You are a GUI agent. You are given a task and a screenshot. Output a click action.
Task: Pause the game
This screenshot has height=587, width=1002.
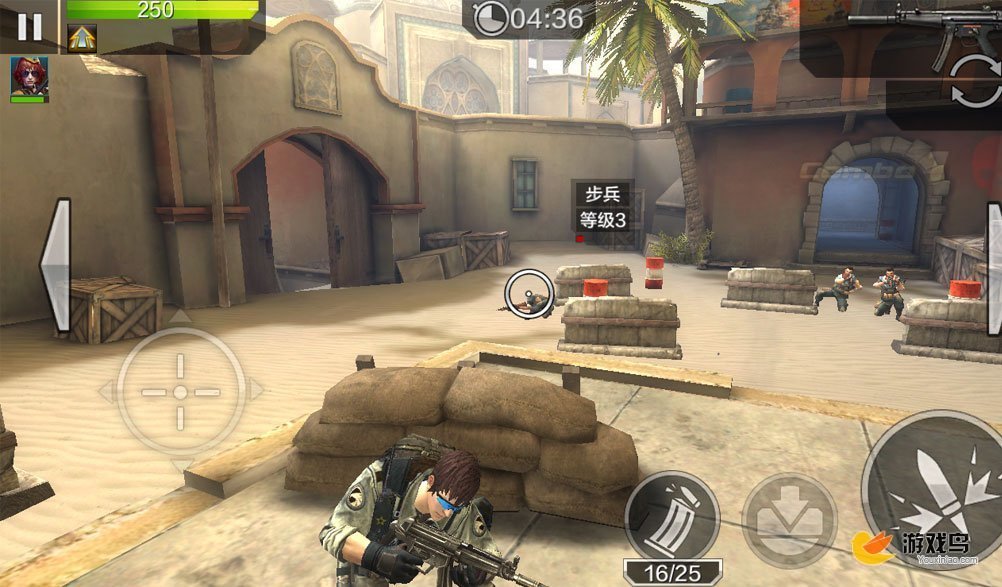pos(29,26)
